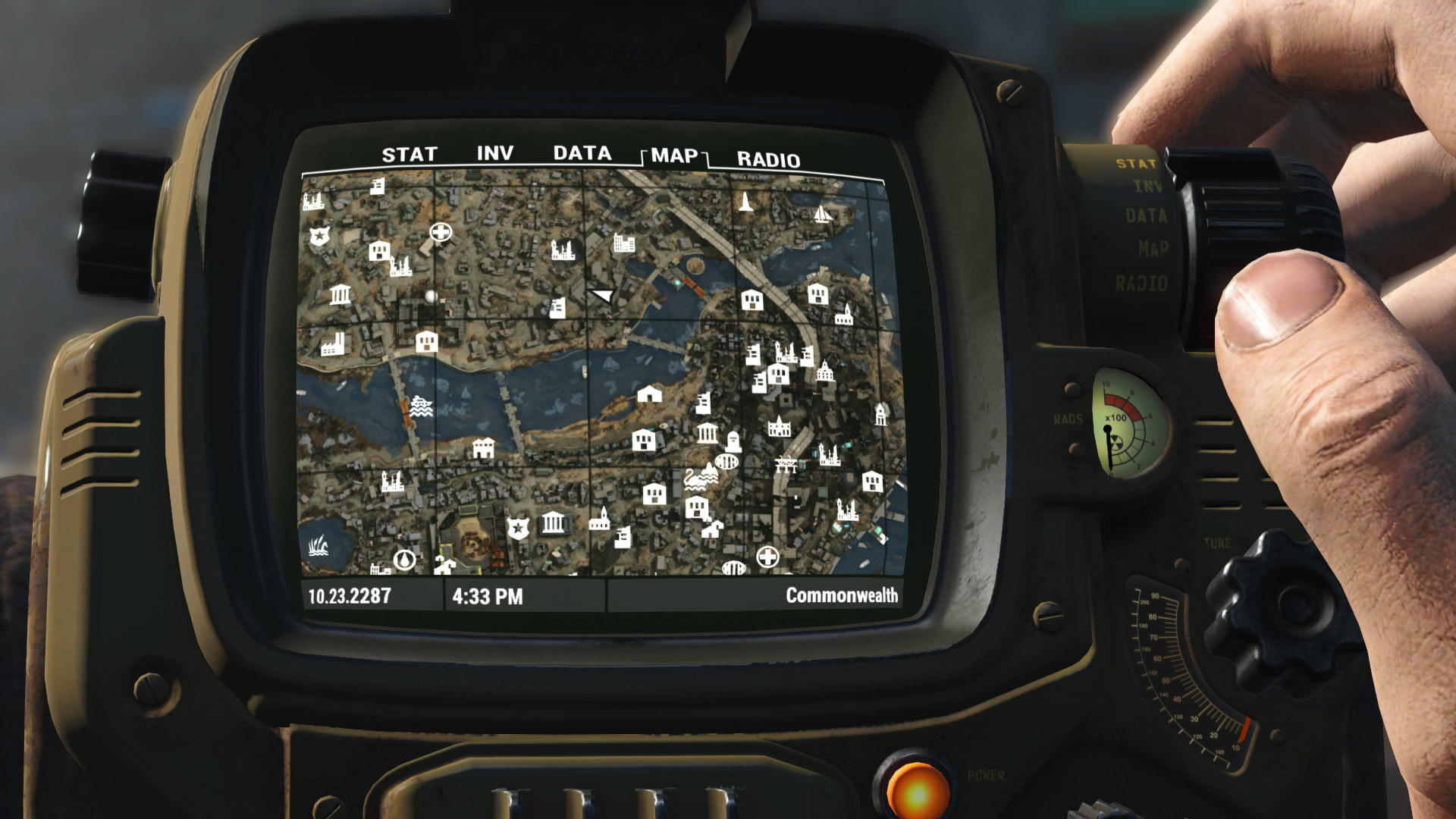Select the factory map marker
The height and width of the screenshot is (819, 1456).
coord(332,345)
